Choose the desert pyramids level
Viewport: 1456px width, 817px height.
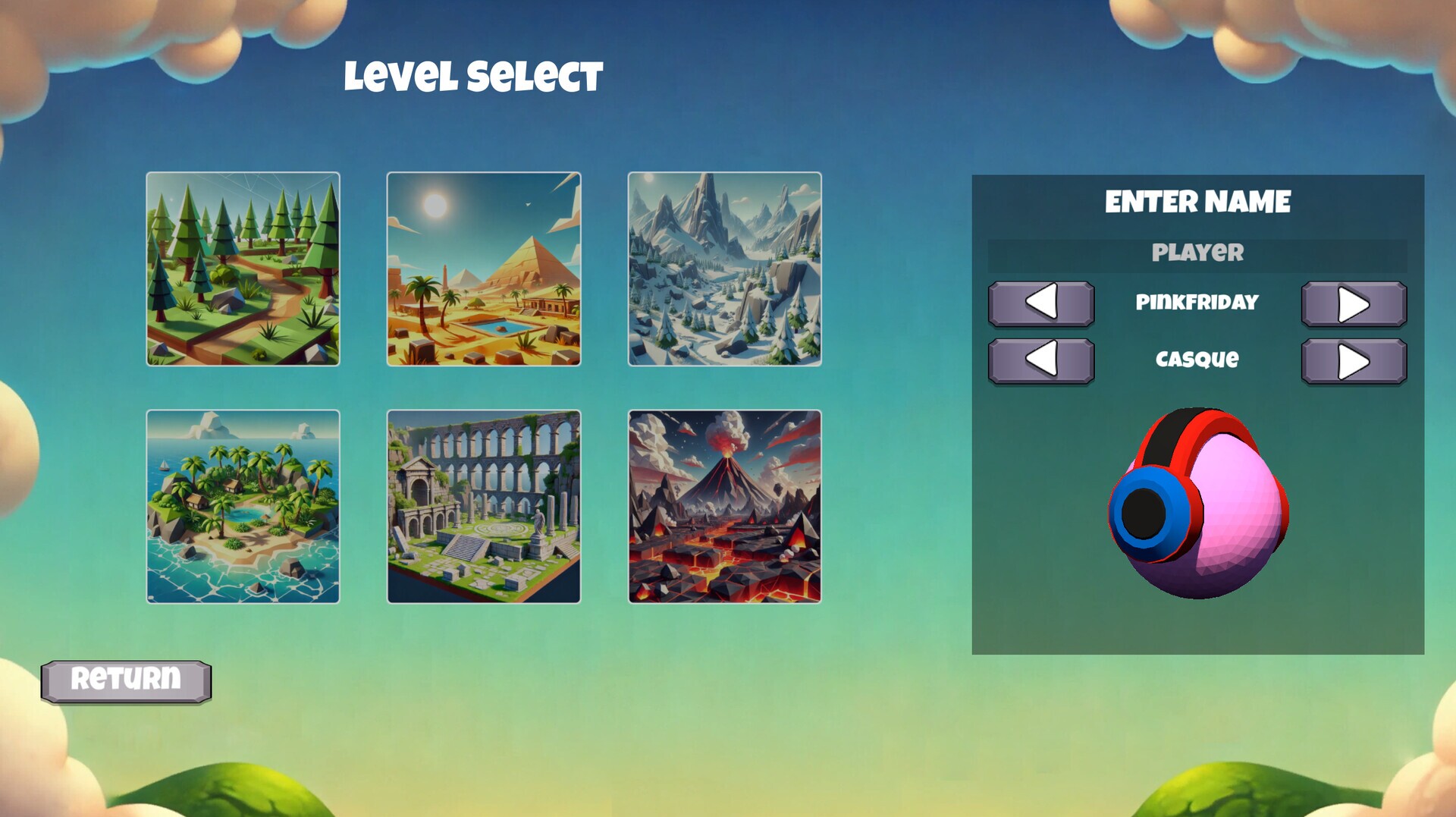point(483,269)
